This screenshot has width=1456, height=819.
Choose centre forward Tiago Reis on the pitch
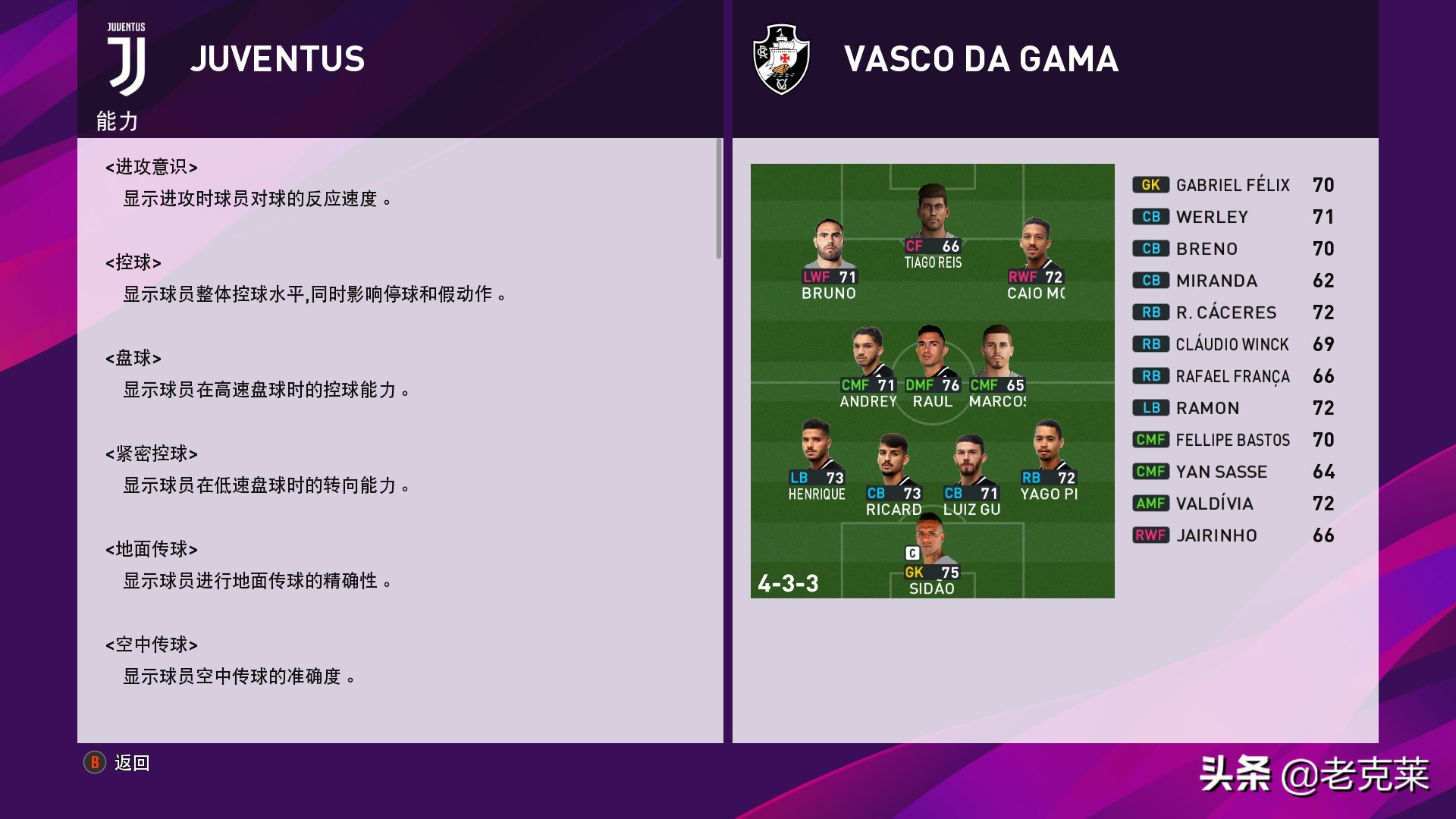pos(932,226)
